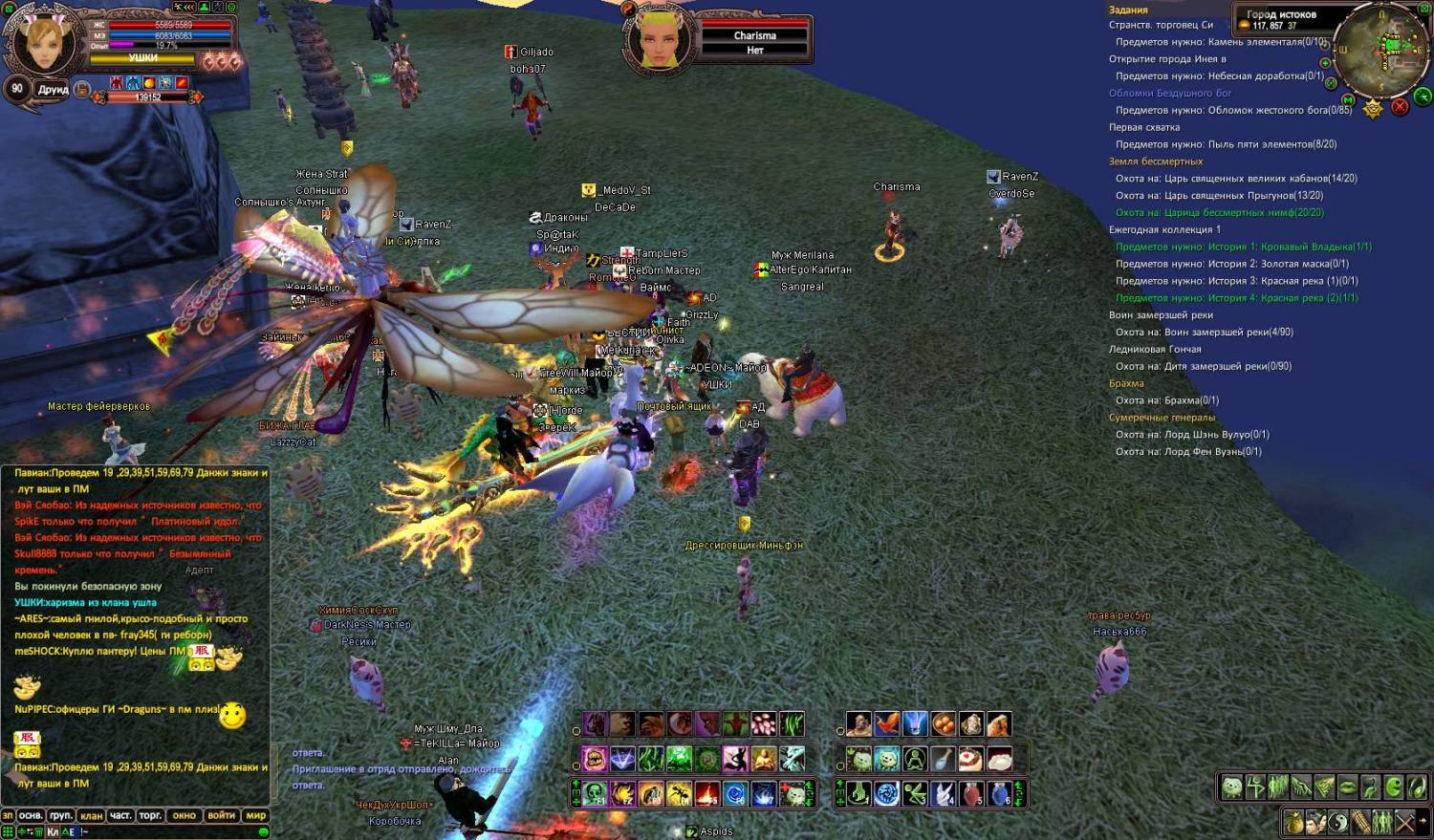Activate the phoenix icon in the hotbar
Viewport: 1434px width, 840px height.
(887, 724)
